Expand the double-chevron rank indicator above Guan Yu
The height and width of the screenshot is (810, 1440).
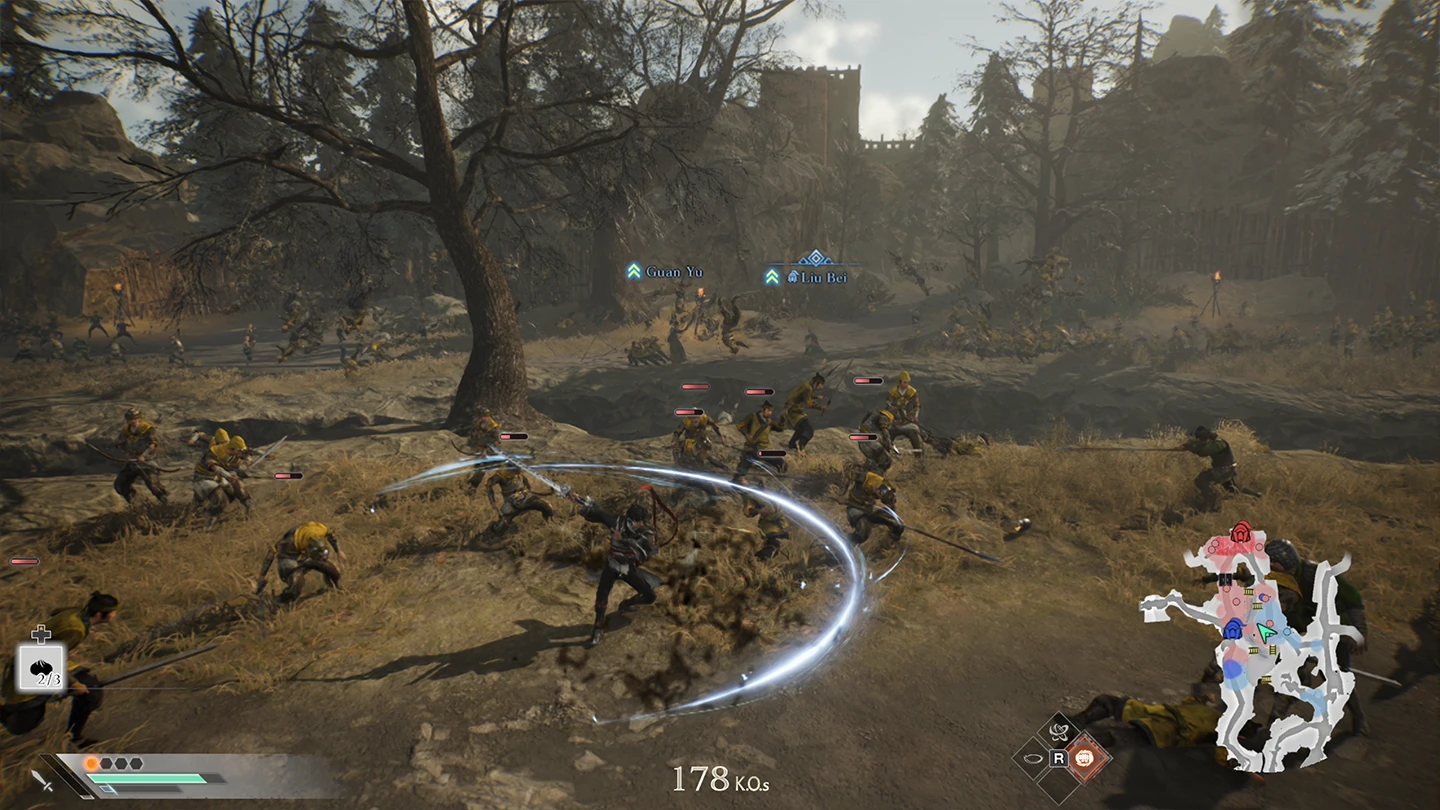click(634, 271)
